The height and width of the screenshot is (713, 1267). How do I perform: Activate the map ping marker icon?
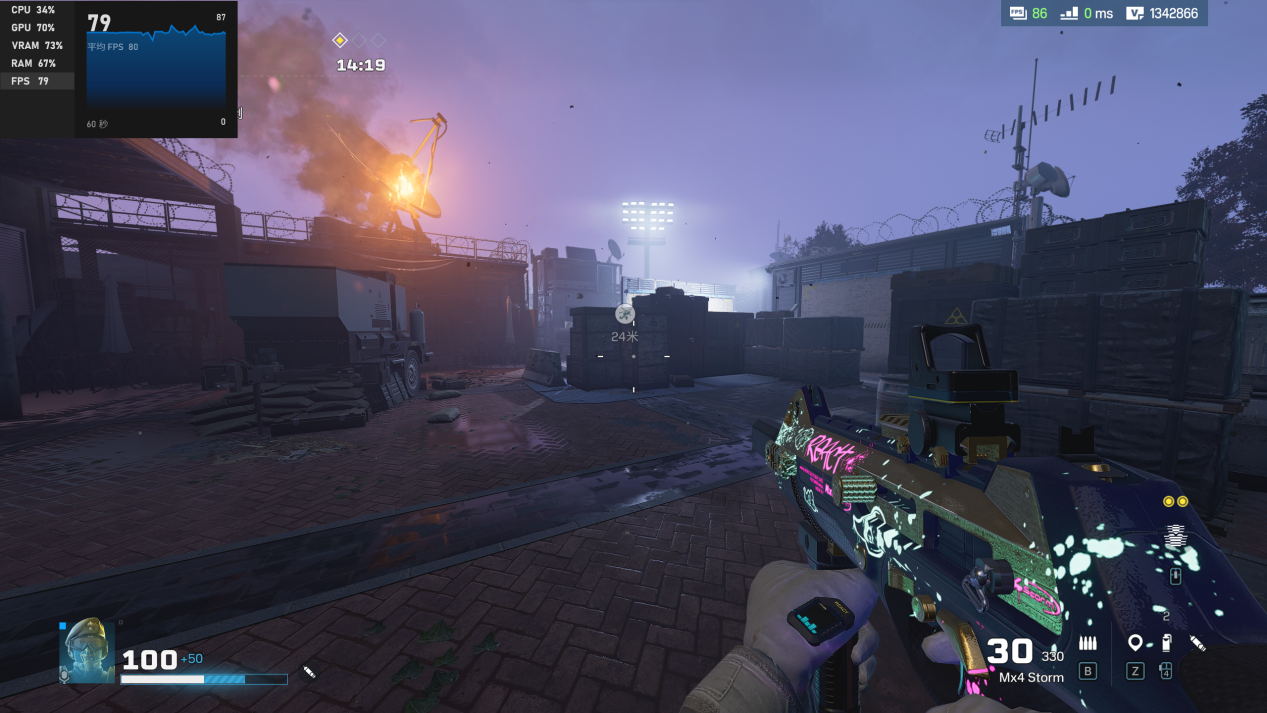click(x=1135, y=643)
